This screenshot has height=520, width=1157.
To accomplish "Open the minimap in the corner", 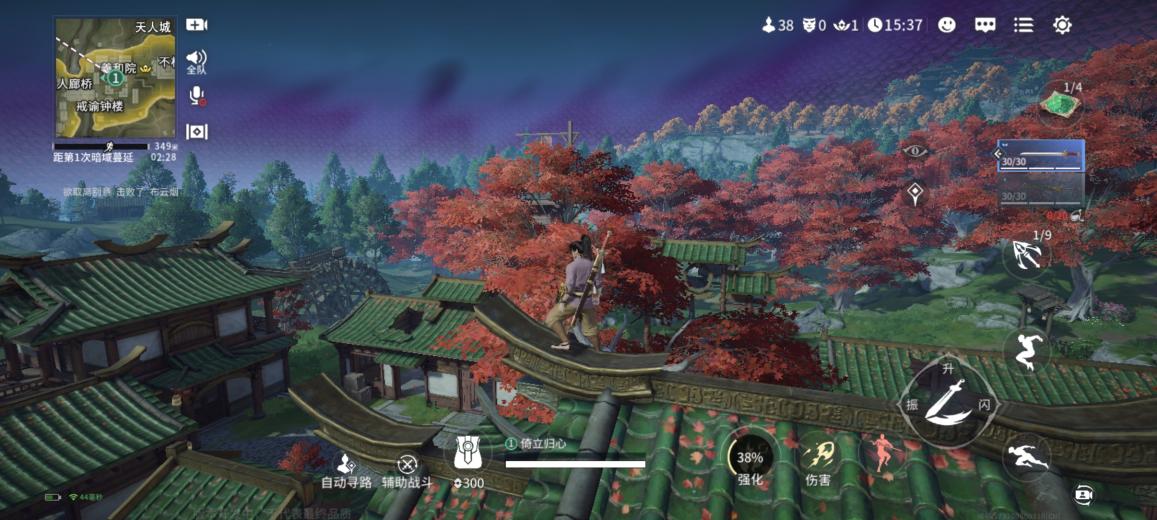I will (x=115, y=77).
